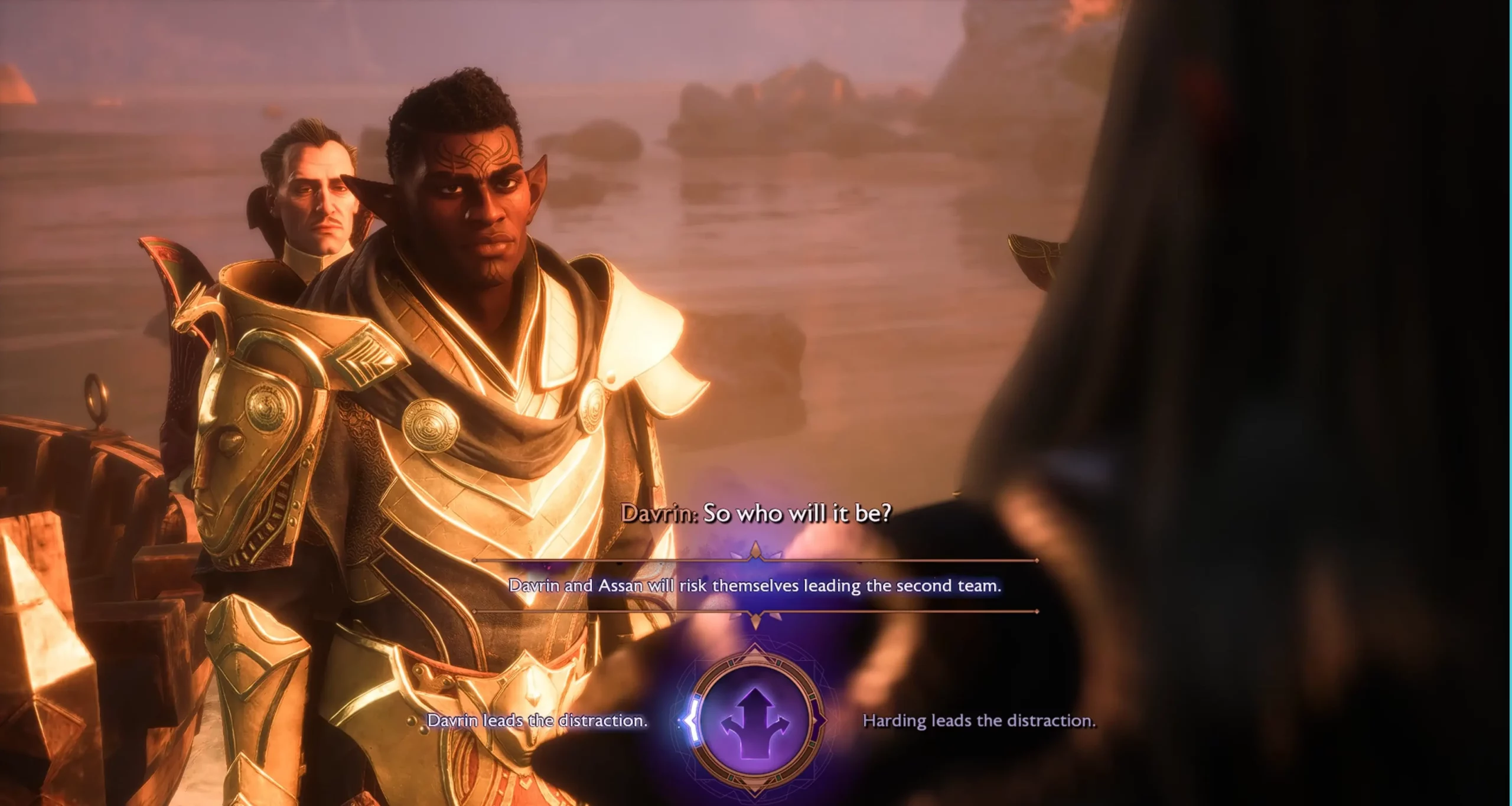The image size is (1512, 806).
Task: Select 'Harding leads the distraction' reply
Action: pos(979,720)
